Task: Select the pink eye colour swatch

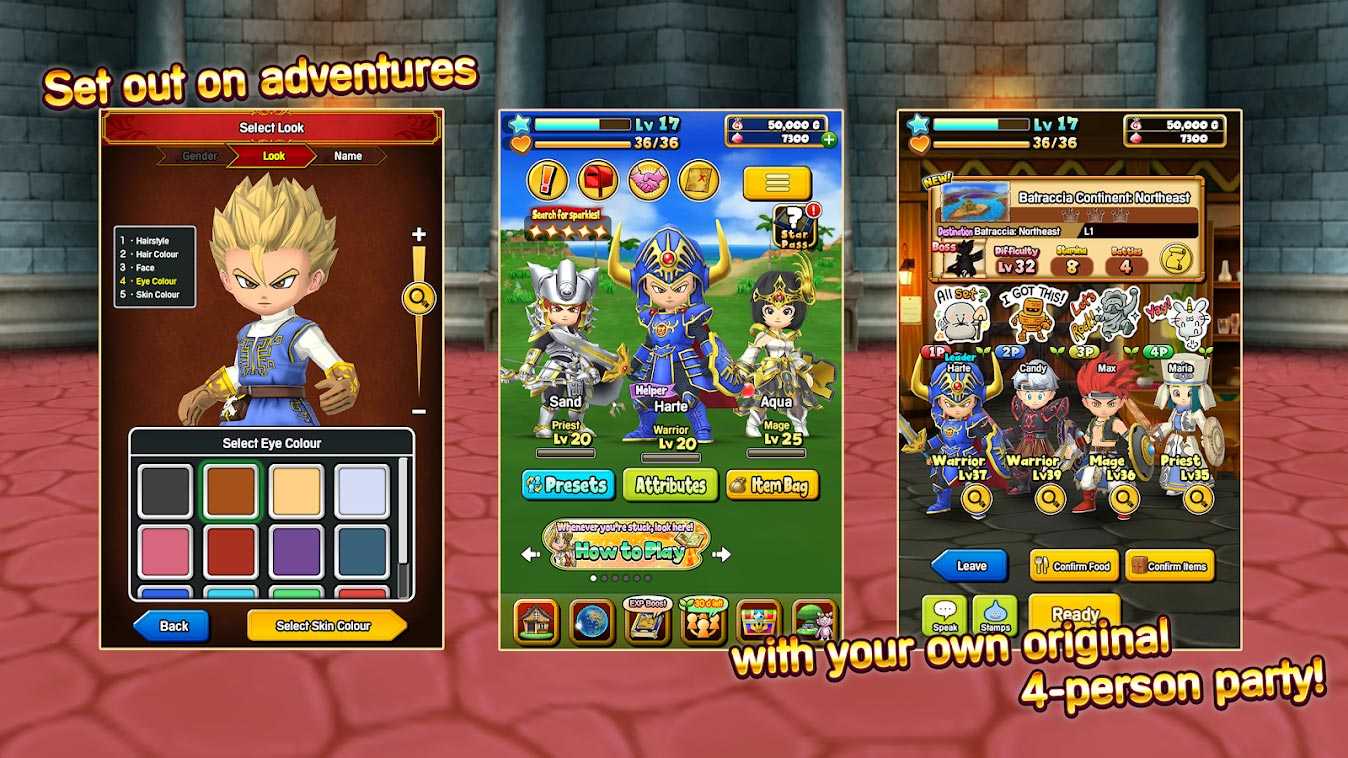Action: [x=164, y=552]
